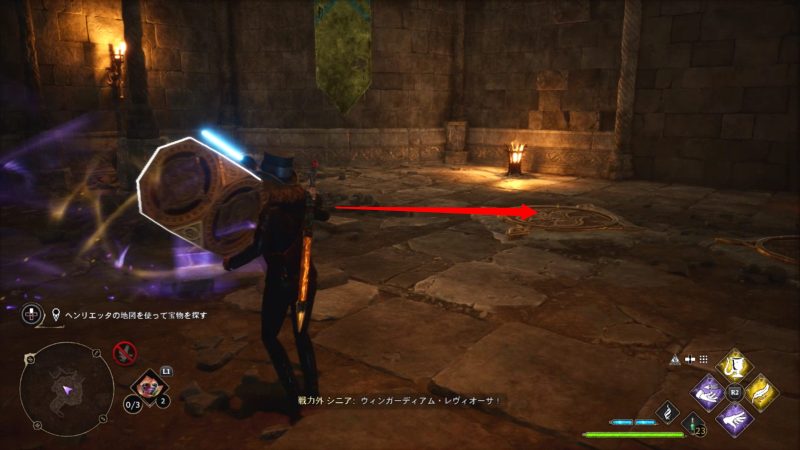
Task: Drink the green Wiggenweld potion
Action: point(693,425)
